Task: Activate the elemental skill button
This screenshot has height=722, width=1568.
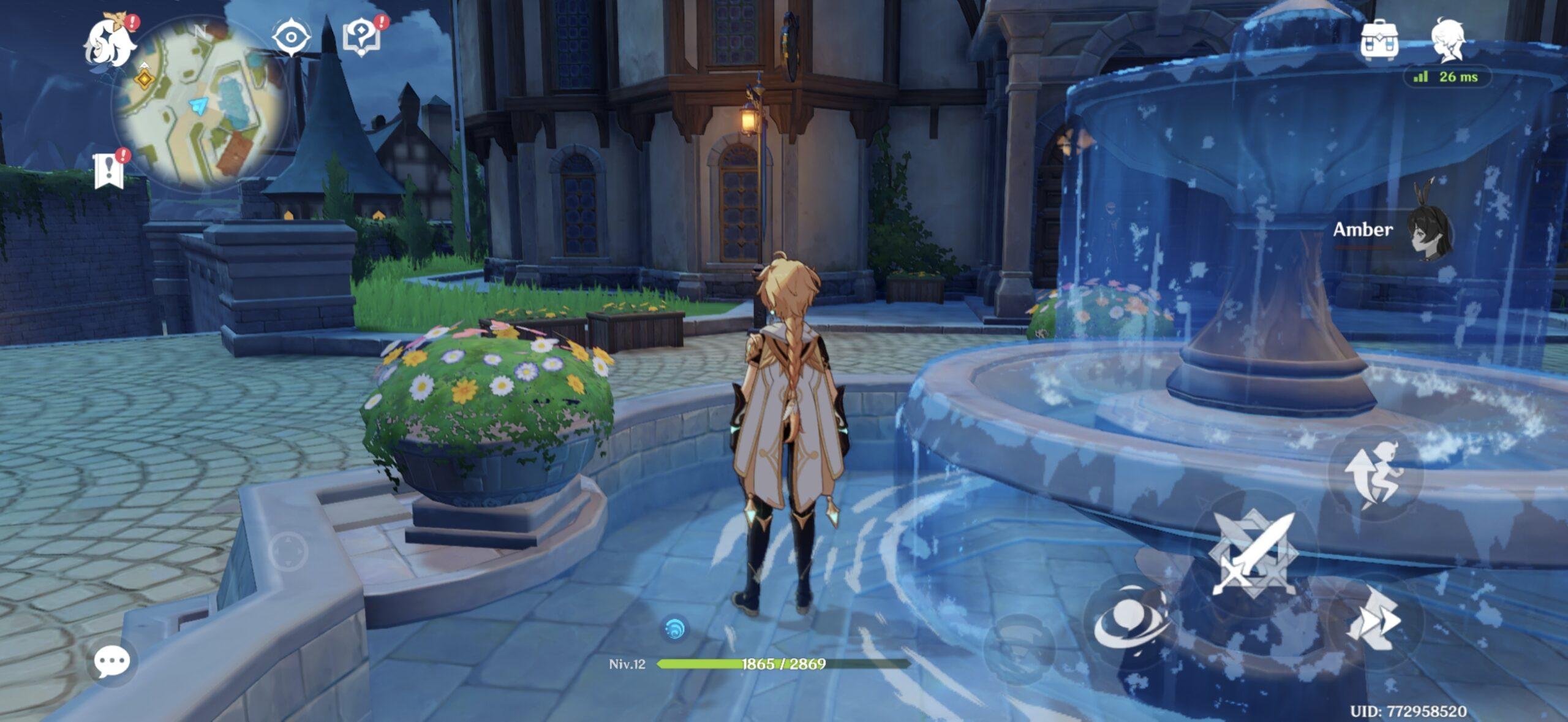Action: click(1131, 619)
